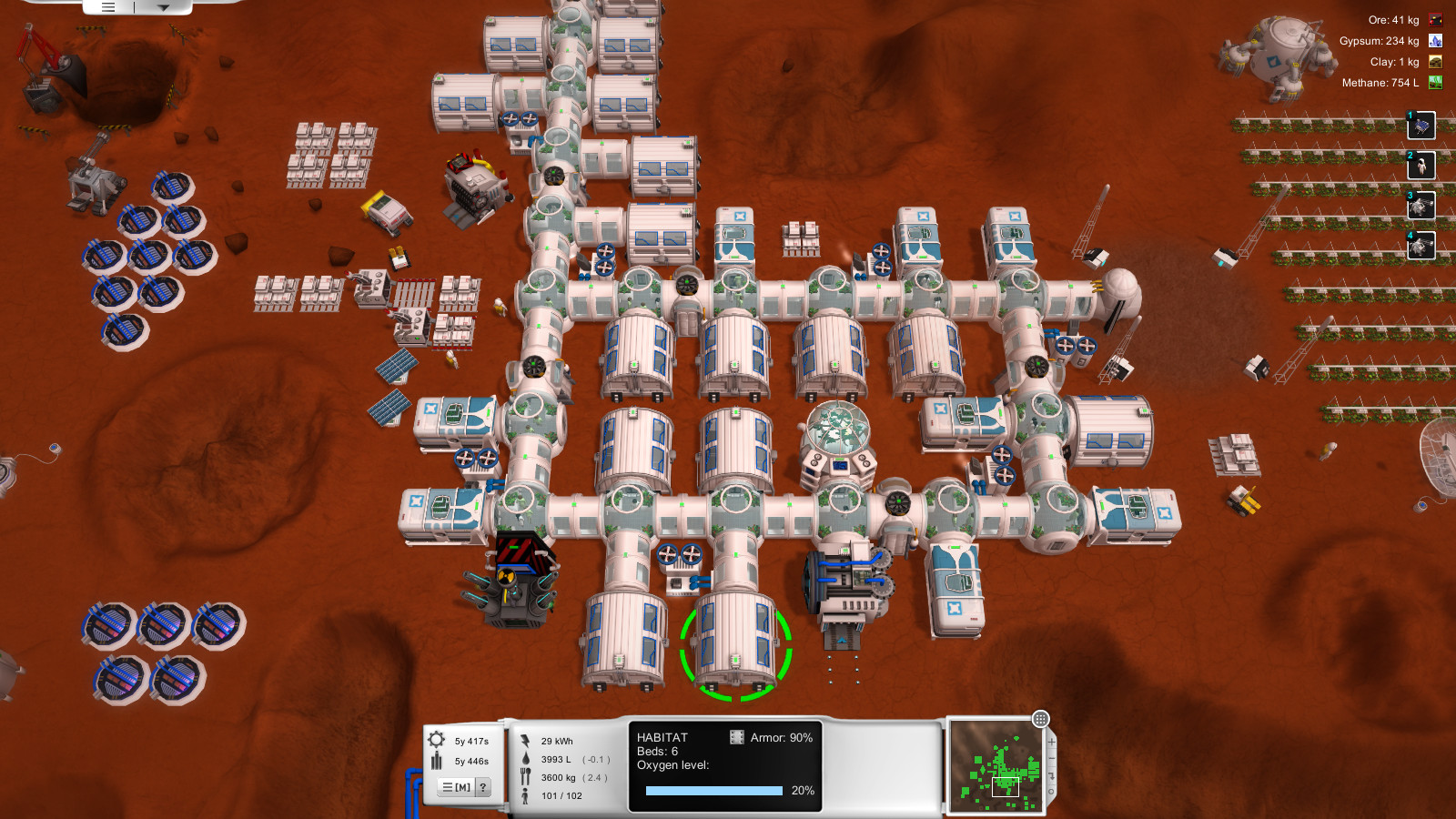Viewport: 1456px width, 819px height.
Task: Click the Gypsum crystal resource icon
Action: [x=1435, y=40]
